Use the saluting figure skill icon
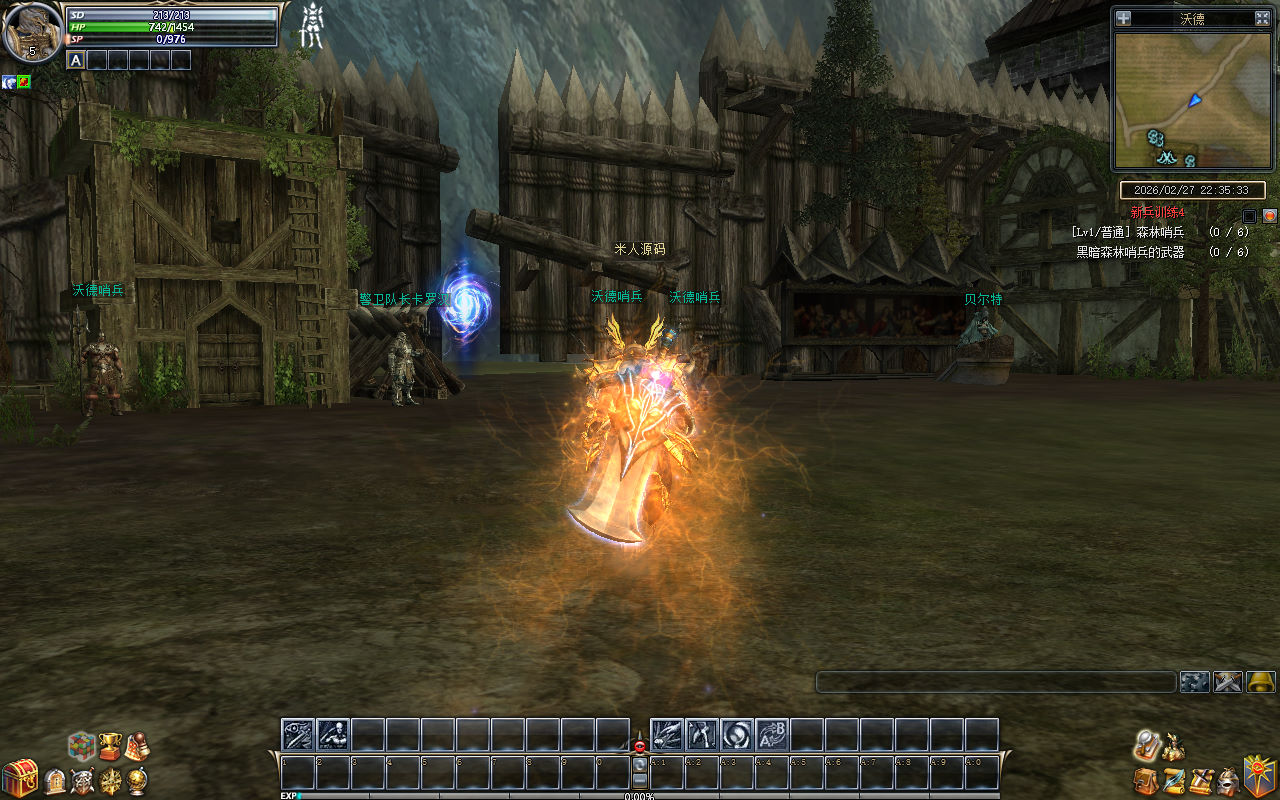 click(x=333, y=735)
